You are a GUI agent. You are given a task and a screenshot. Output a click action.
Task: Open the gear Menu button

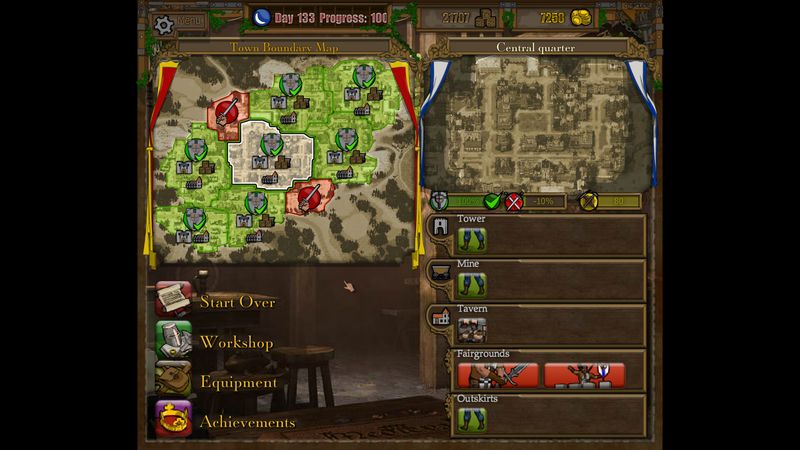177,21
